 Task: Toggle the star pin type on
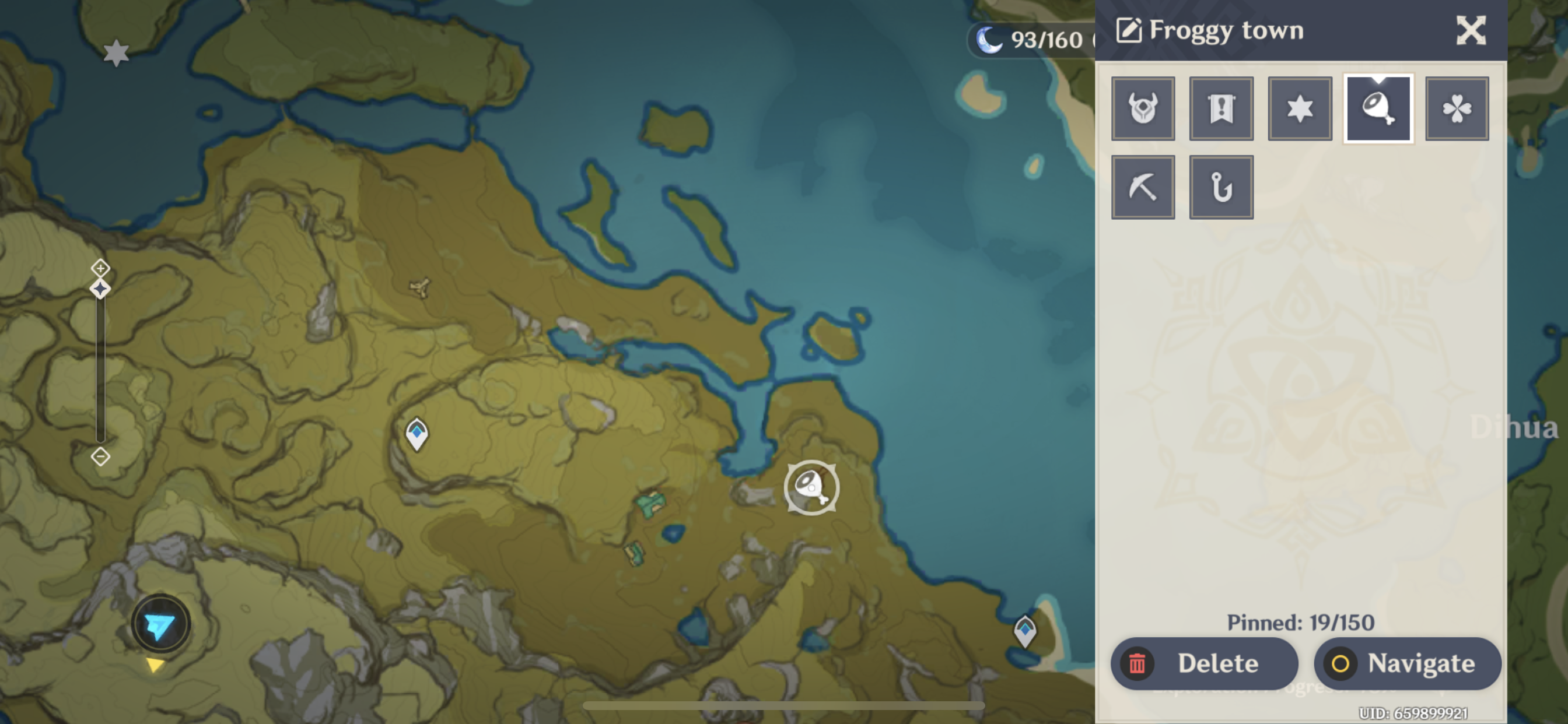click(x=1300, y=109)
